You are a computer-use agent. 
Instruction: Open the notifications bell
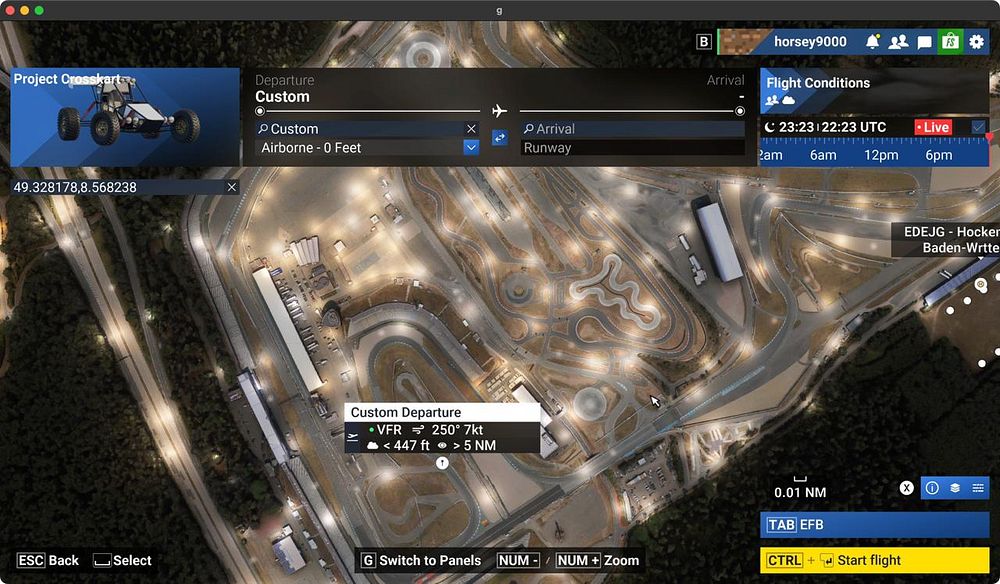(873, 42)
